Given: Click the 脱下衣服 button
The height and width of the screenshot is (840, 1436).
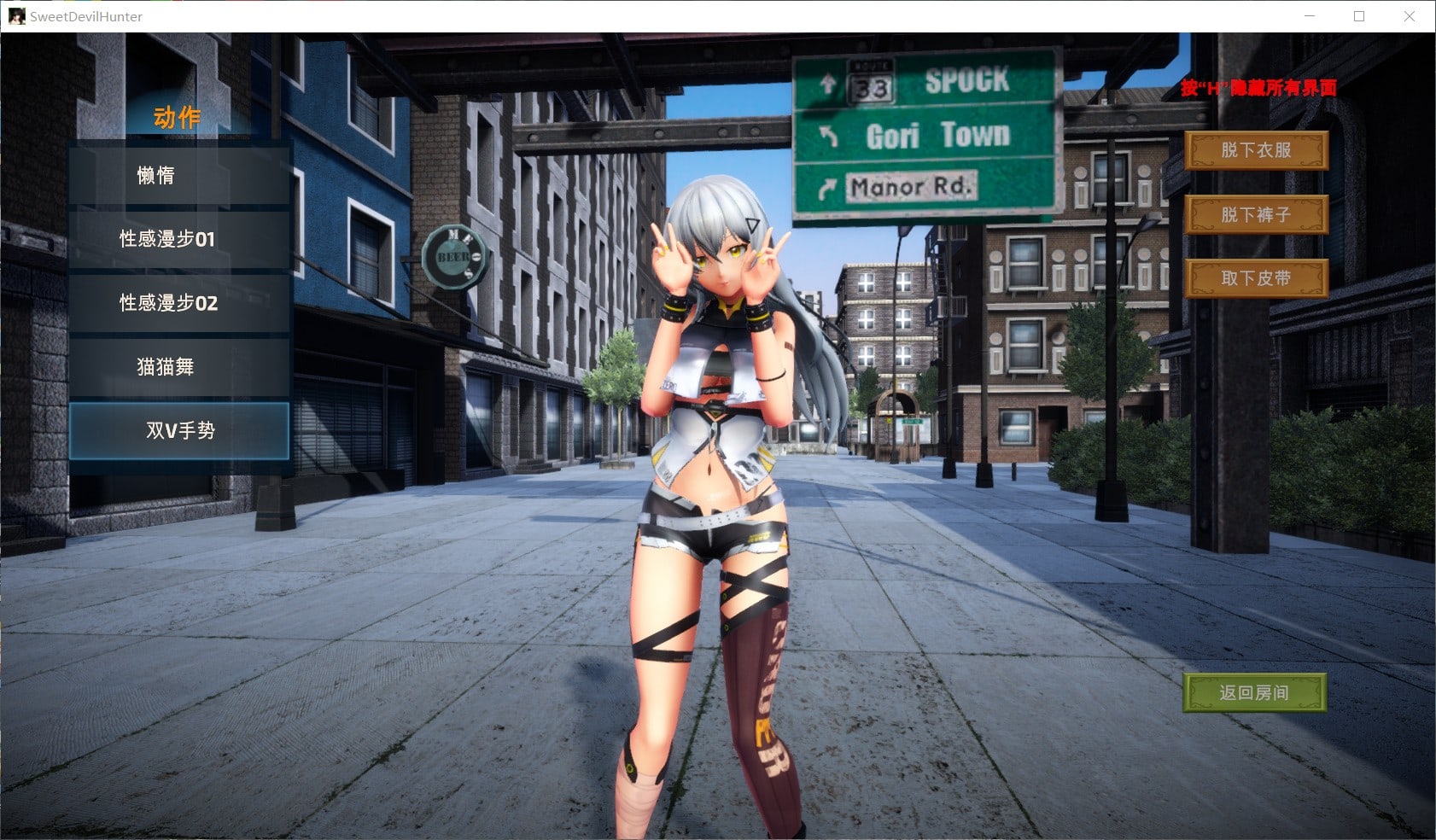Looking at the screenshot, I should [x=1255, y=150].
